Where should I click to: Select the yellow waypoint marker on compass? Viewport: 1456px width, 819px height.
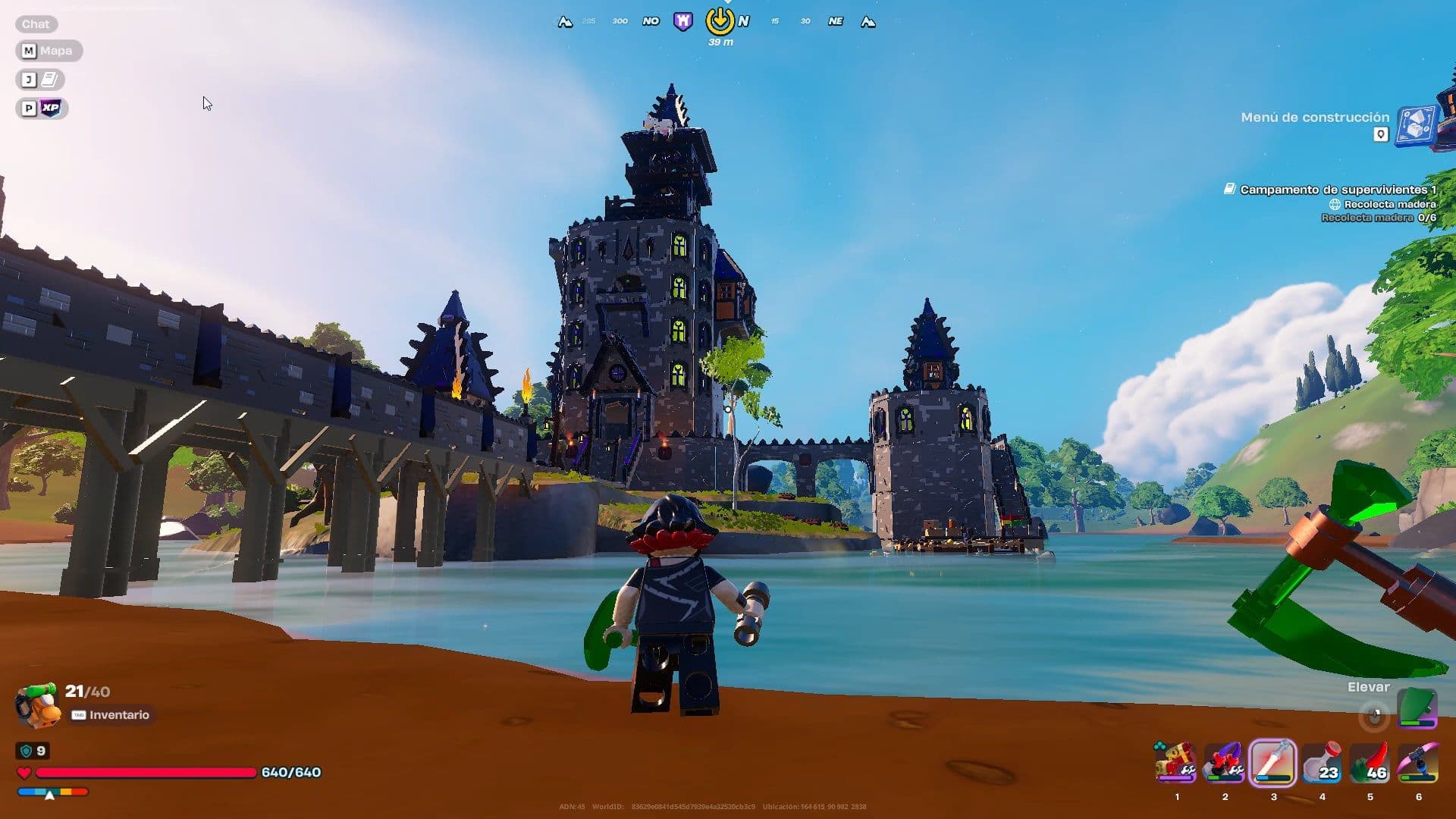click(720, 21)
